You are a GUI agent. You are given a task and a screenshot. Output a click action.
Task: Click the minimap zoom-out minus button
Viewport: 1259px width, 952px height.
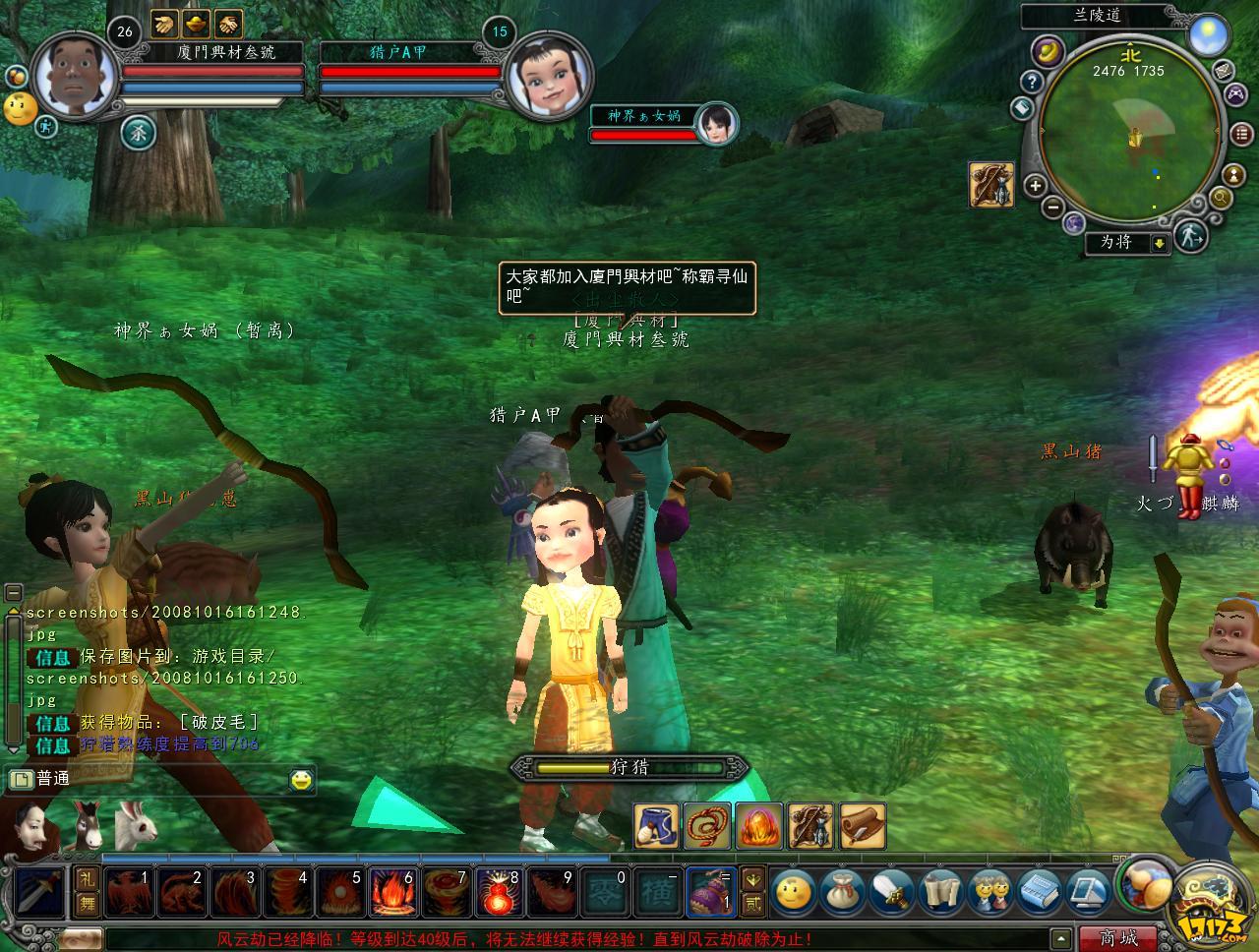click(1051, 208)
